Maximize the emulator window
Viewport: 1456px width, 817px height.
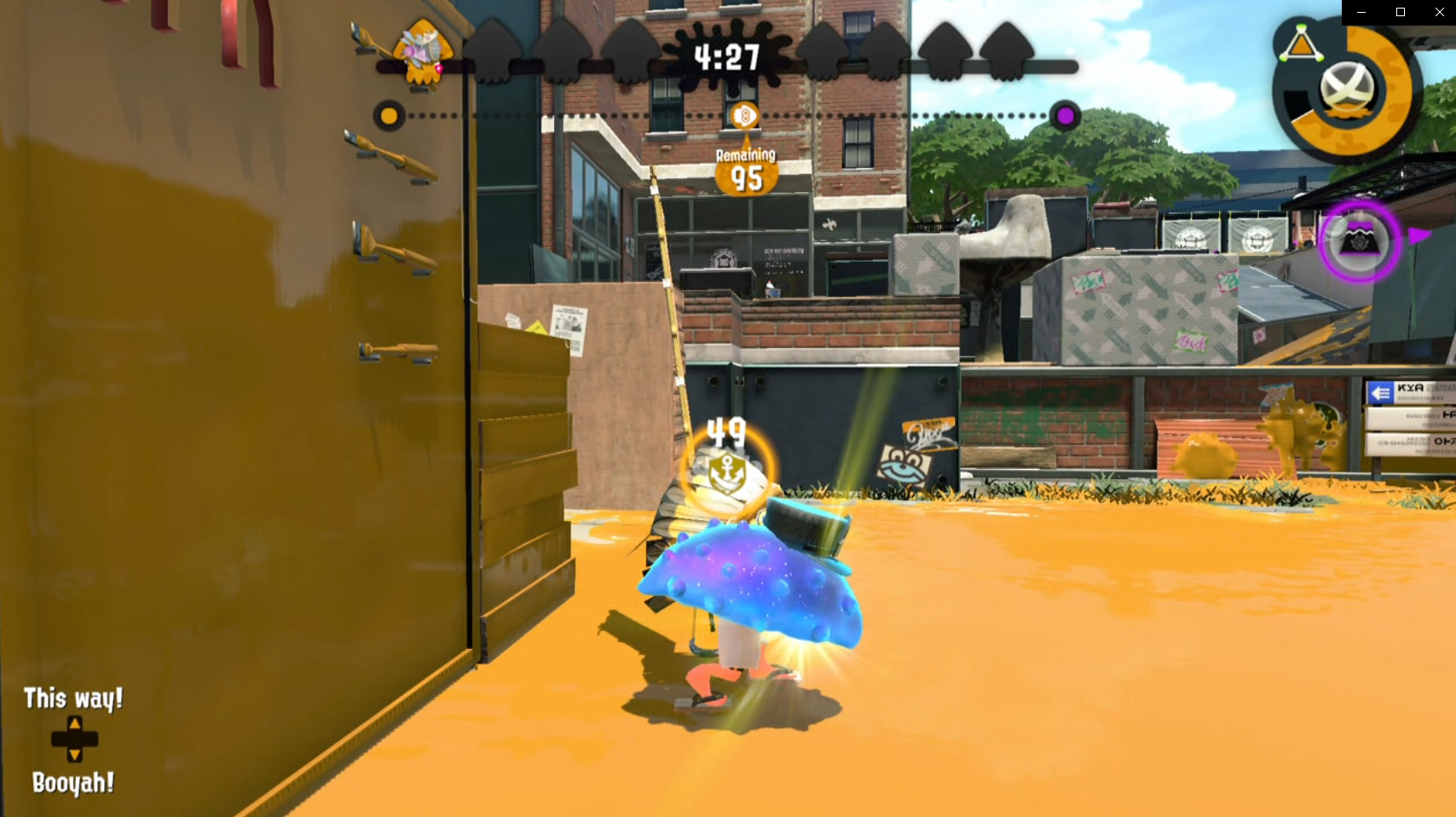pos(1401,12)
